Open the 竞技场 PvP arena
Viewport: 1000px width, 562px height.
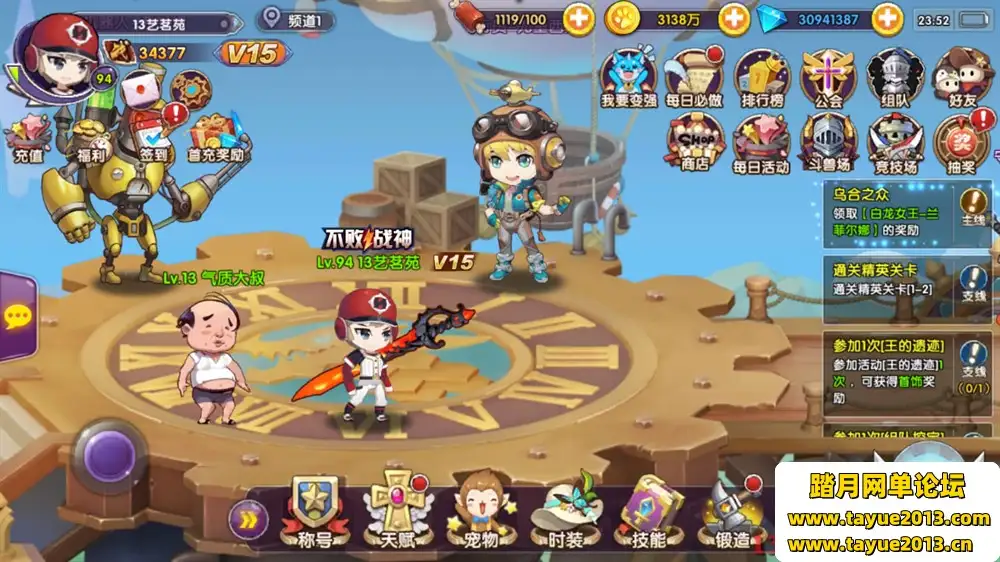point(893,140)
